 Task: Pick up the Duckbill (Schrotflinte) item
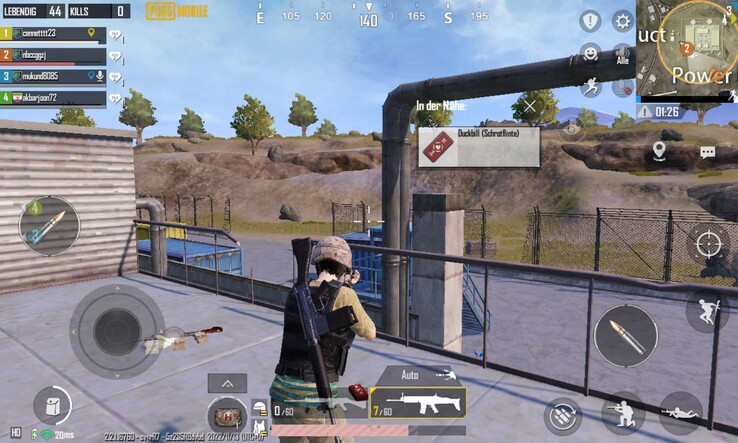pyautogui.click(x=479, y=147)
